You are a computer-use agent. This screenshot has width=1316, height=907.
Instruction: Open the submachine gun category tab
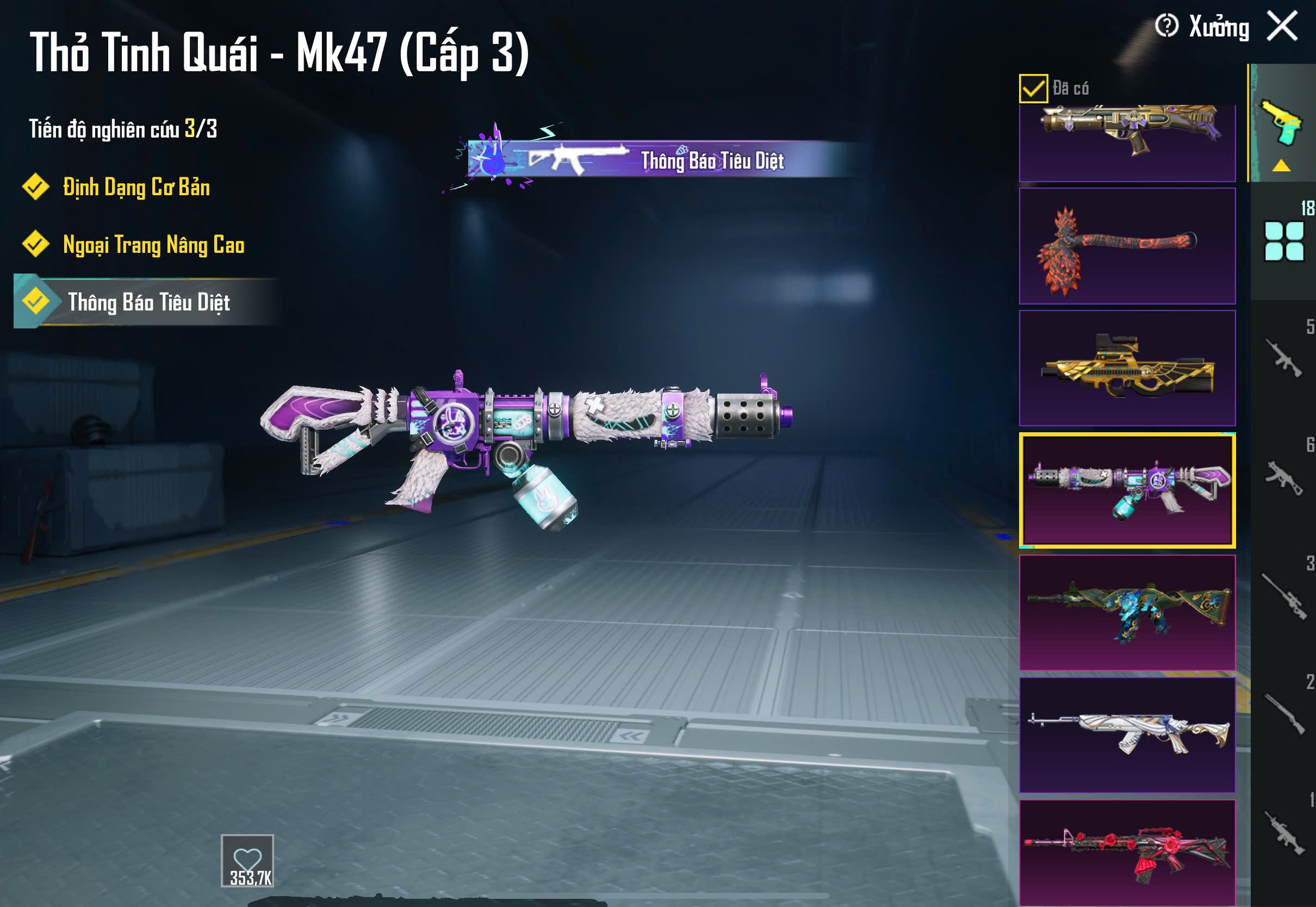(x=1284, y=477)
